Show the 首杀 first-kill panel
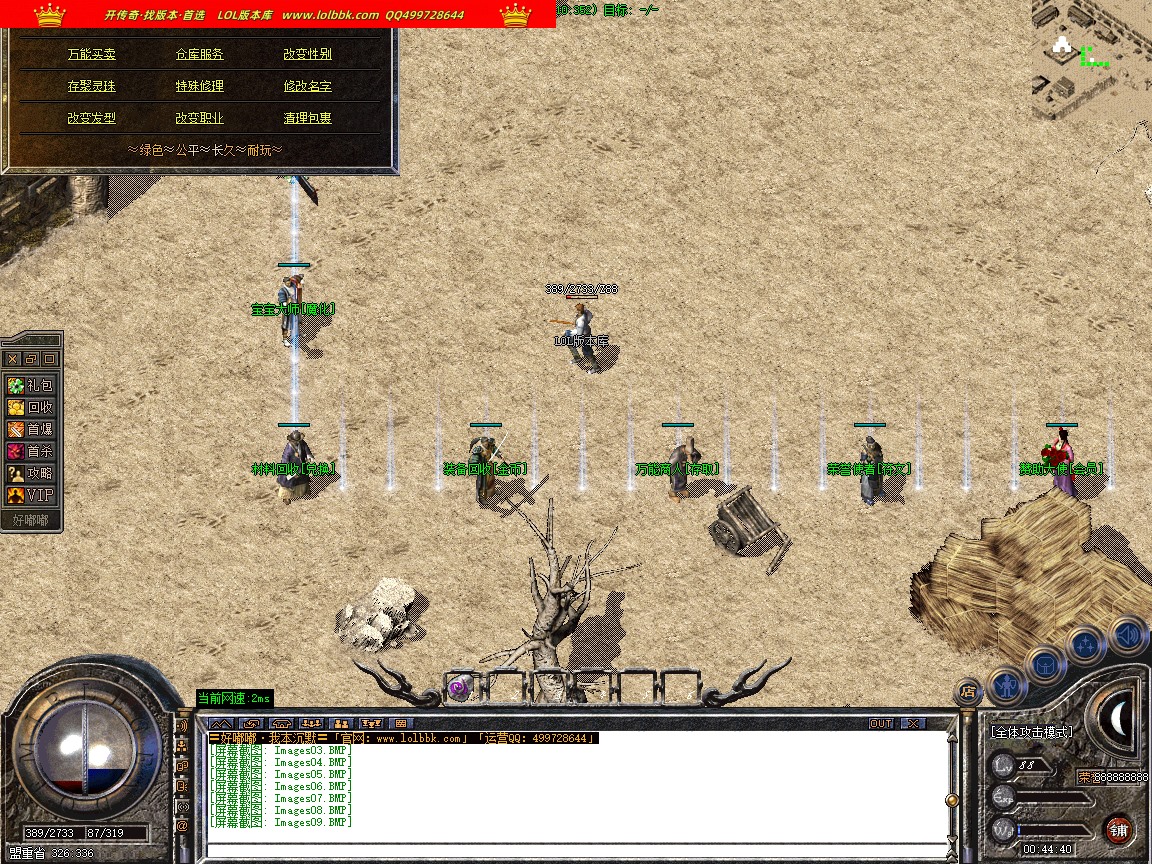Screen dimensions: 1152x864 31,451
